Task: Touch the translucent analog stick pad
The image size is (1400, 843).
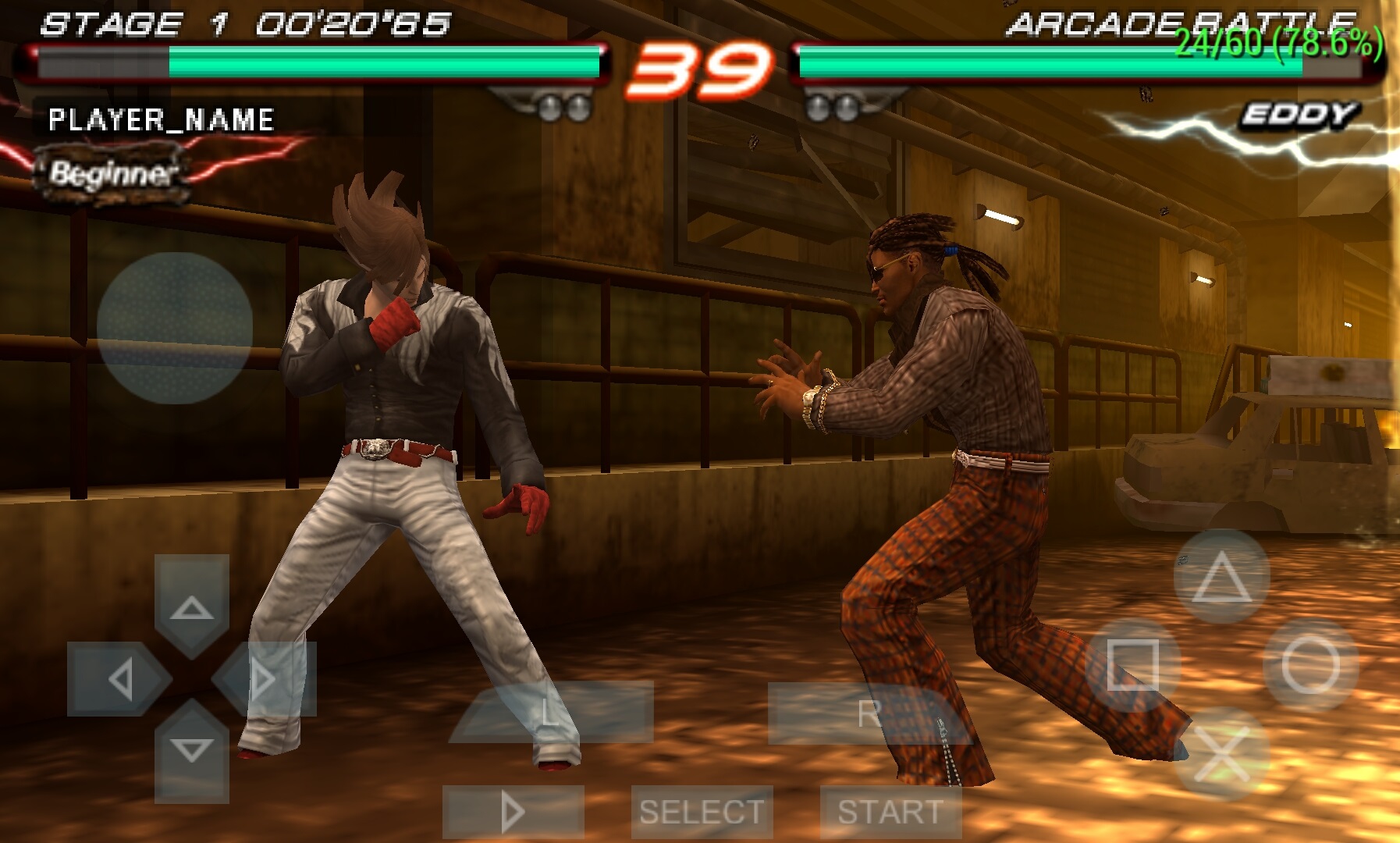Action: (175, 328)
